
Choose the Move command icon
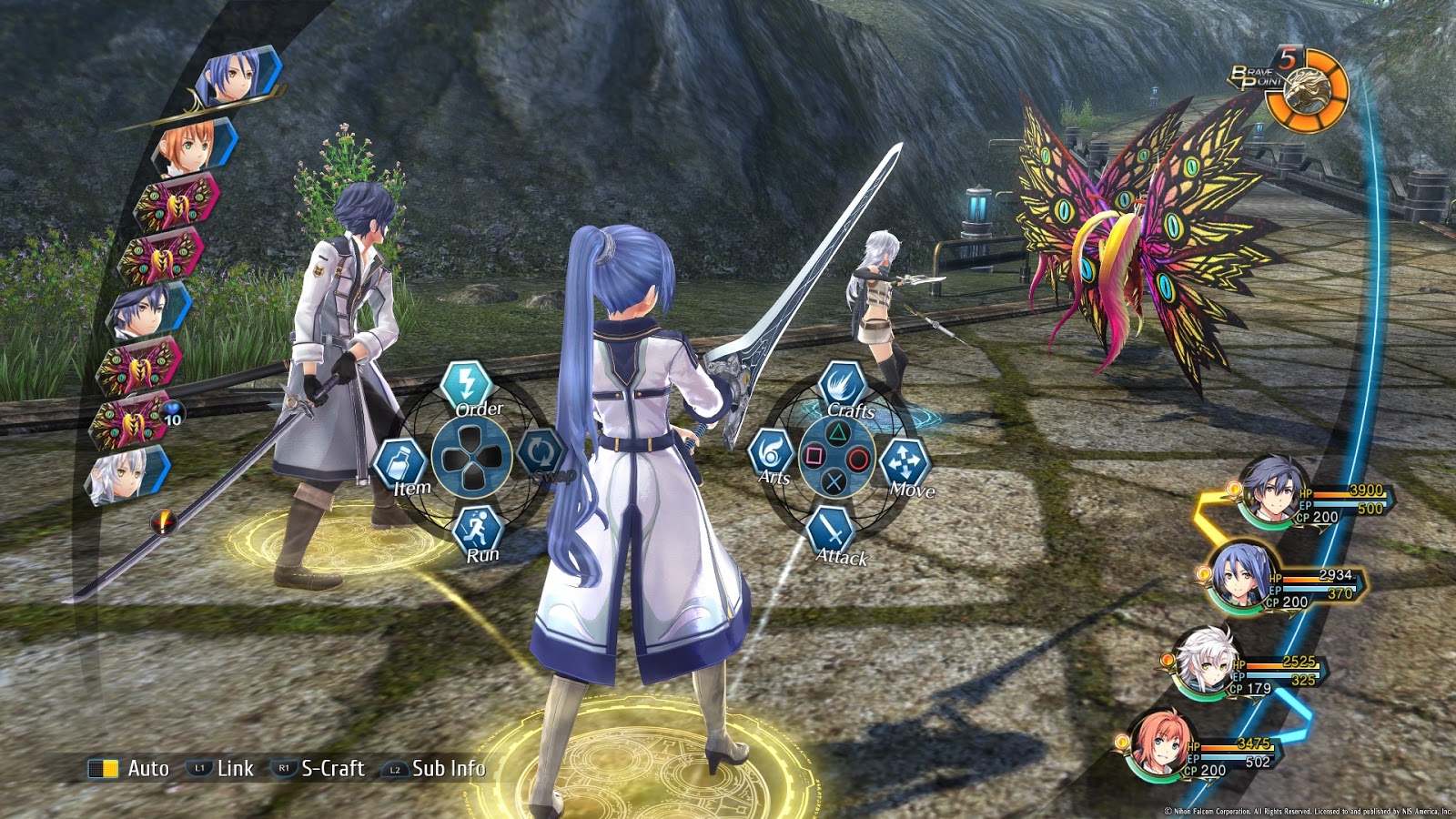click(904, 462)
